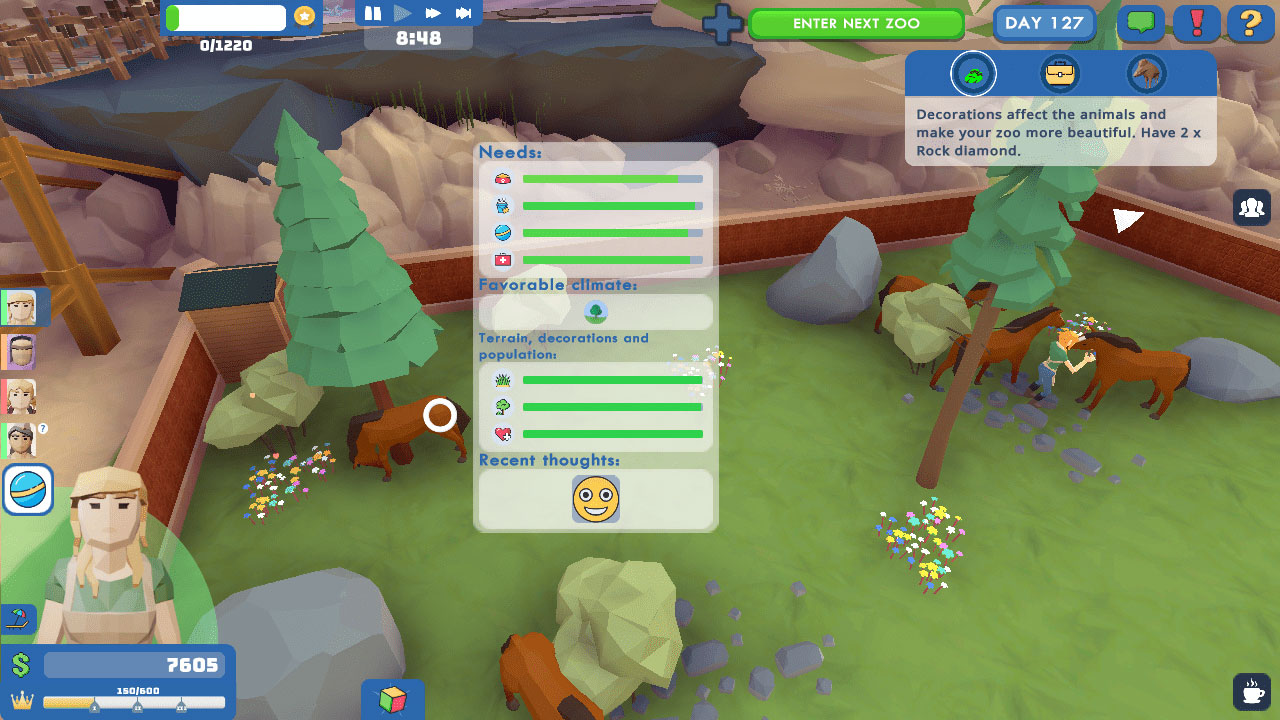Click the red exclamation notifications icon
The height and width of the screenshot is (720, 1280).
point(1196,22)
